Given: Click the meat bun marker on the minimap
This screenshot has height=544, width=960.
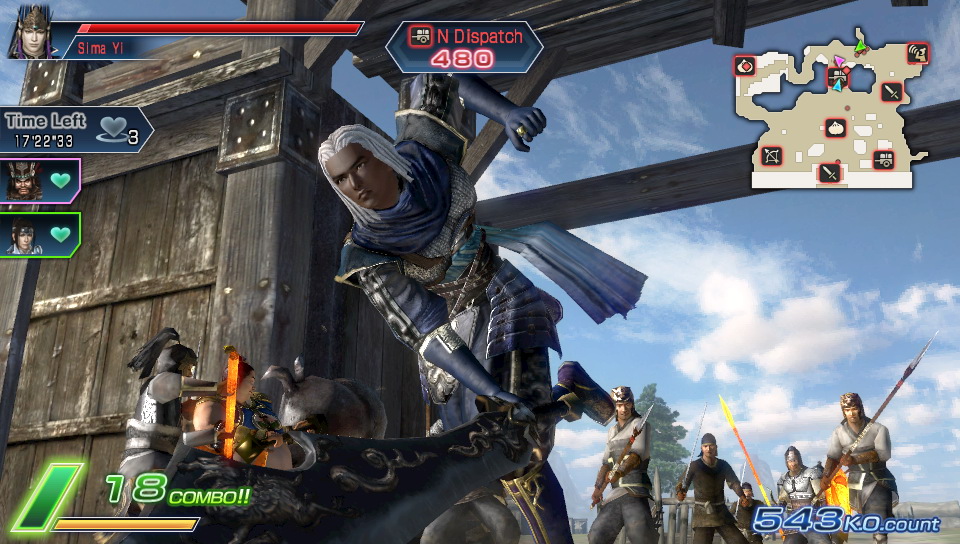Looking at the screenshot, I should [x=836, y=128].
